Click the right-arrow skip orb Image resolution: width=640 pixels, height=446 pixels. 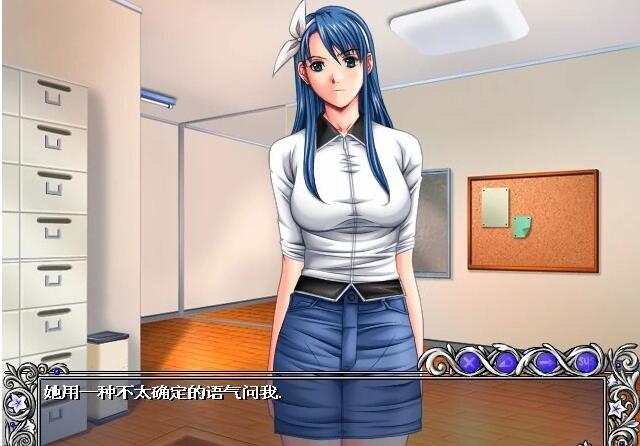pyautogui.click(x=546, y=360)
